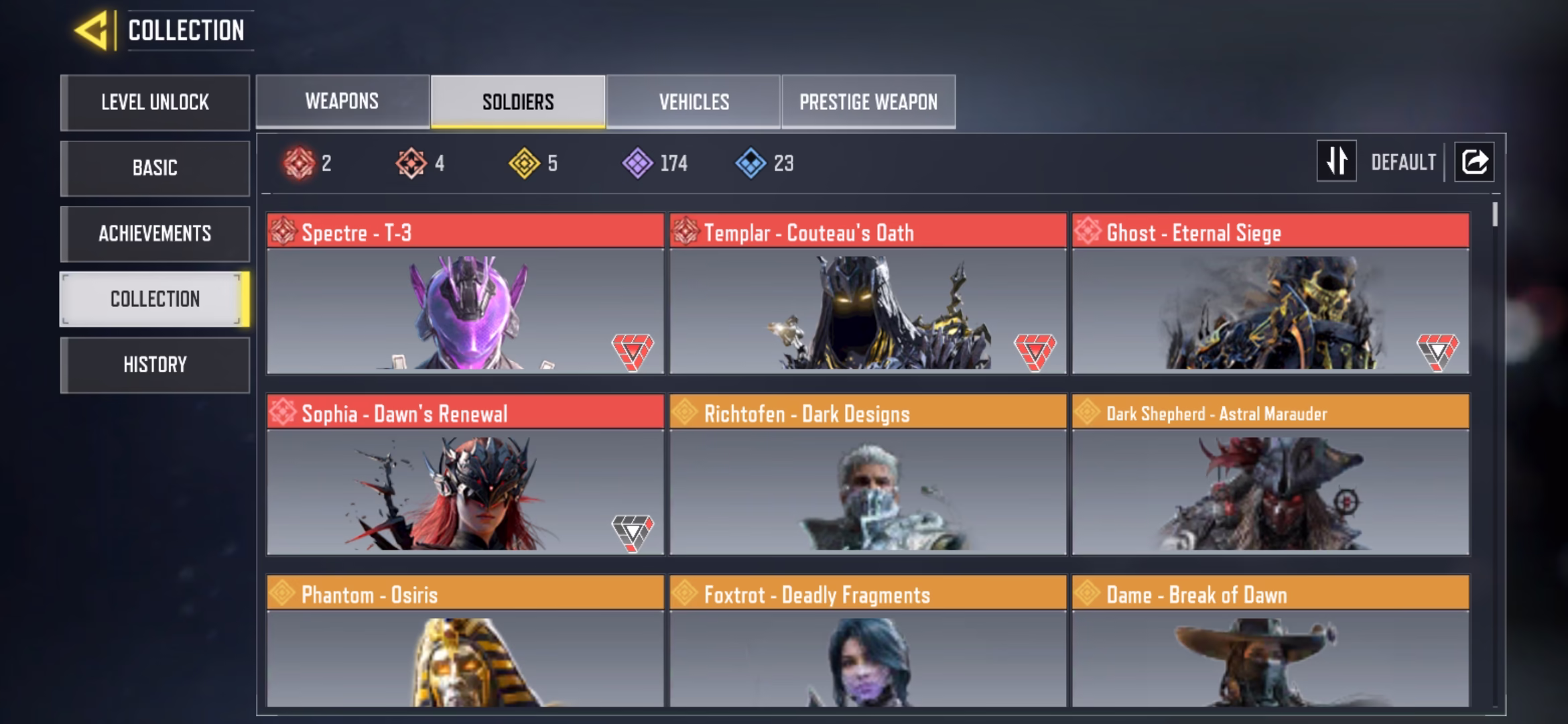
Task: Open the Prestige Weapon tab
Action: [868, 101]
